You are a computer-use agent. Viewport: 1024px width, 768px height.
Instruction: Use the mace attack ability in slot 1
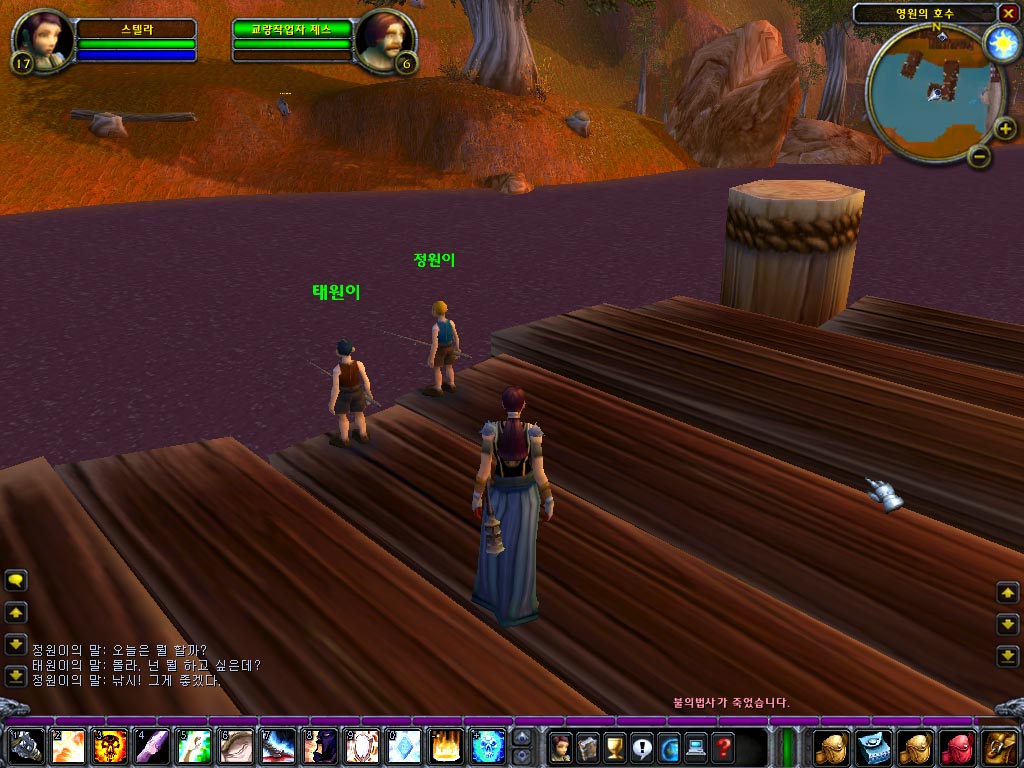(26, 746)
